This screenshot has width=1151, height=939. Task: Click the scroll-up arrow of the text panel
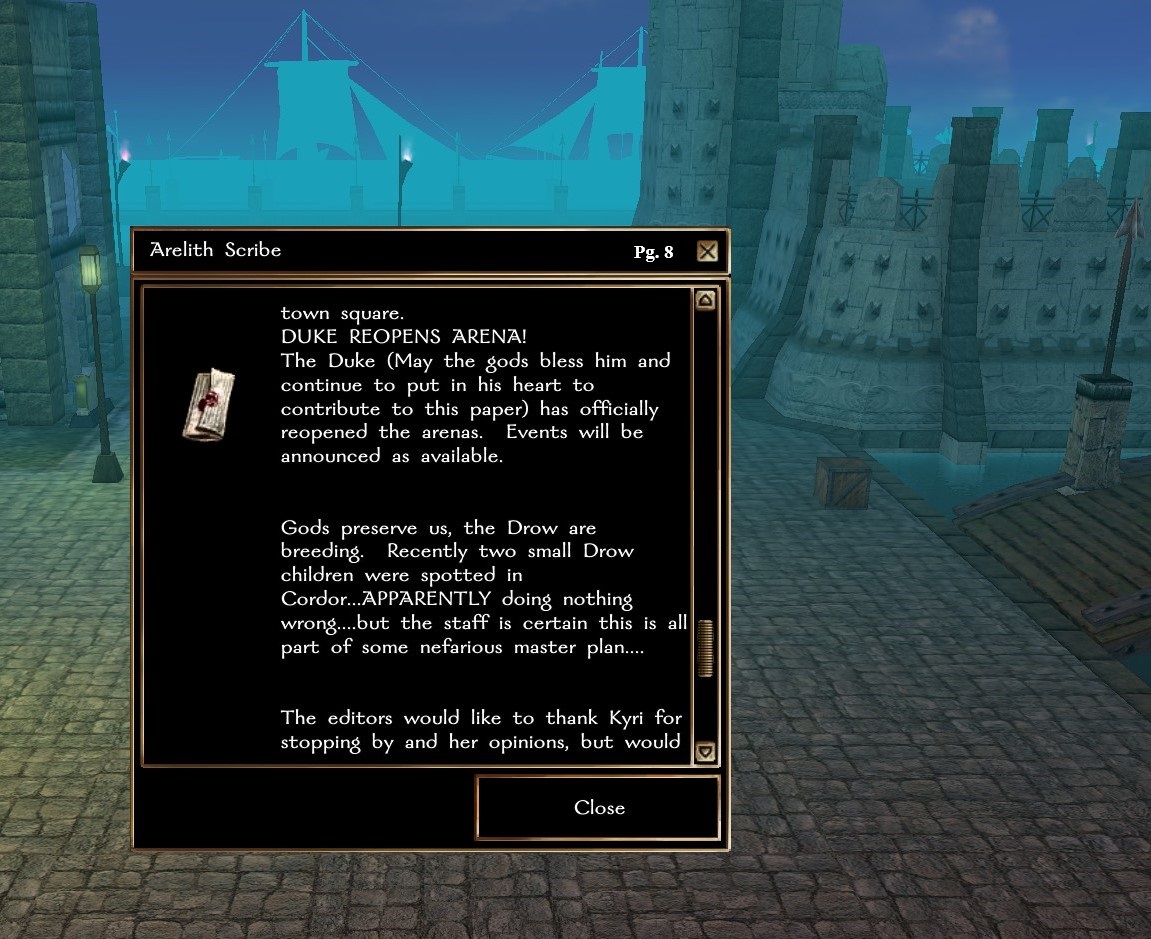[705, 300]
